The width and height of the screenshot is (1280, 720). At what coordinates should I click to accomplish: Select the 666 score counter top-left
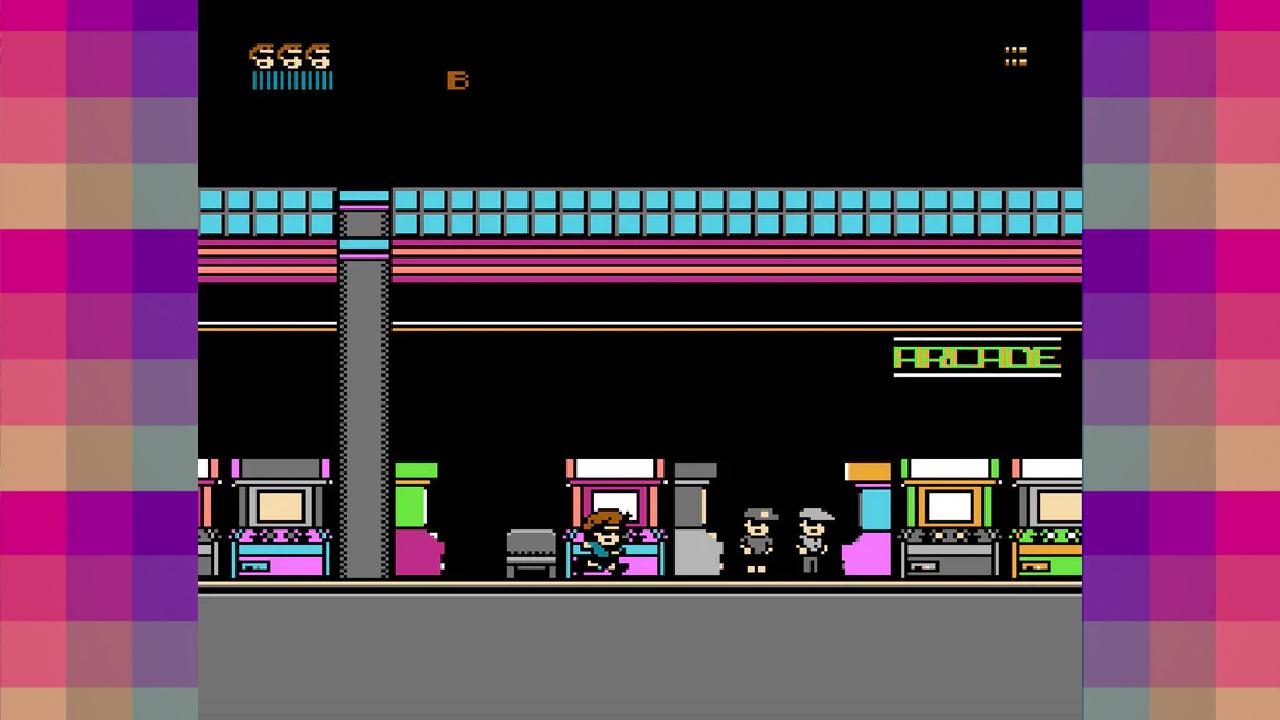[291, 57]
